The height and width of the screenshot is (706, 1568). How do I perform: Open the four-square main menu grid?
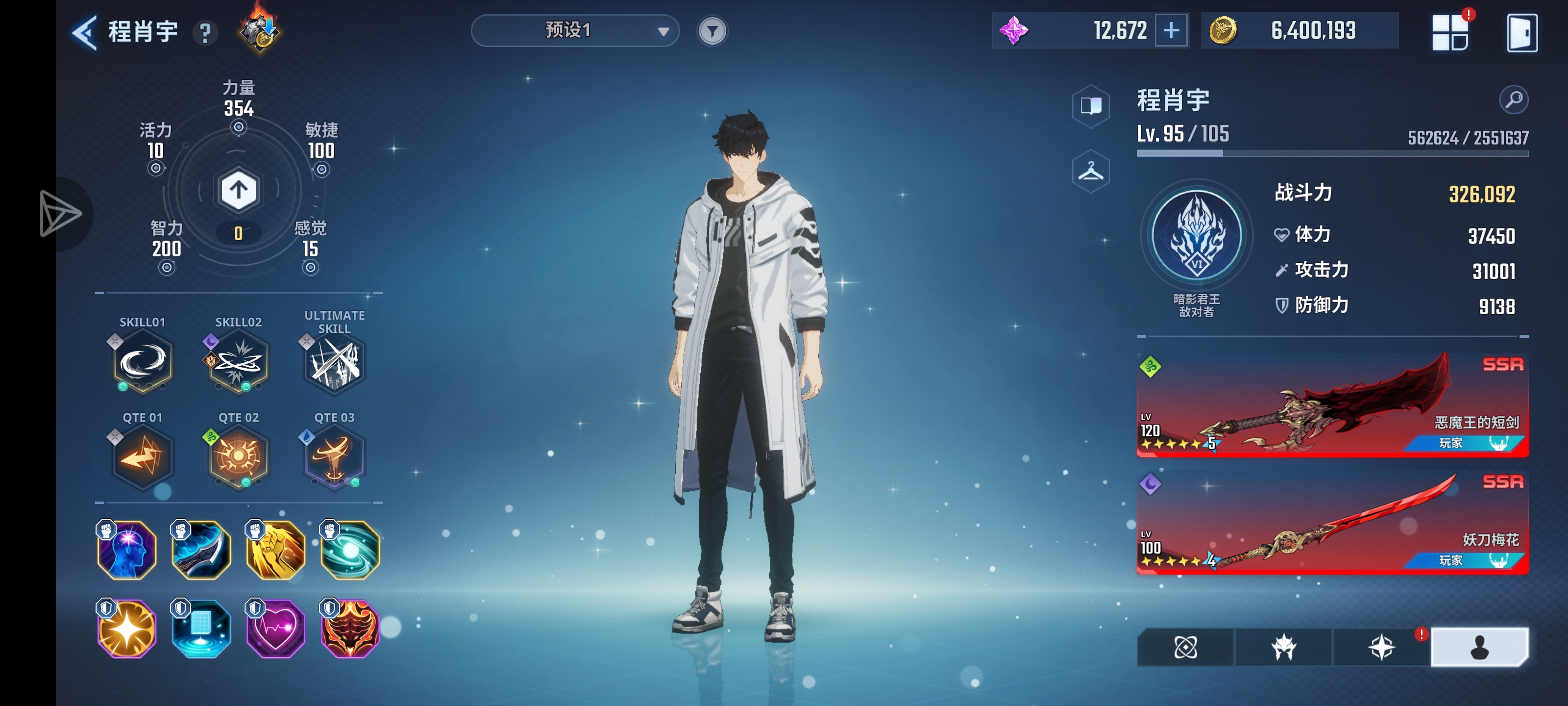(x=1450, y=33)
